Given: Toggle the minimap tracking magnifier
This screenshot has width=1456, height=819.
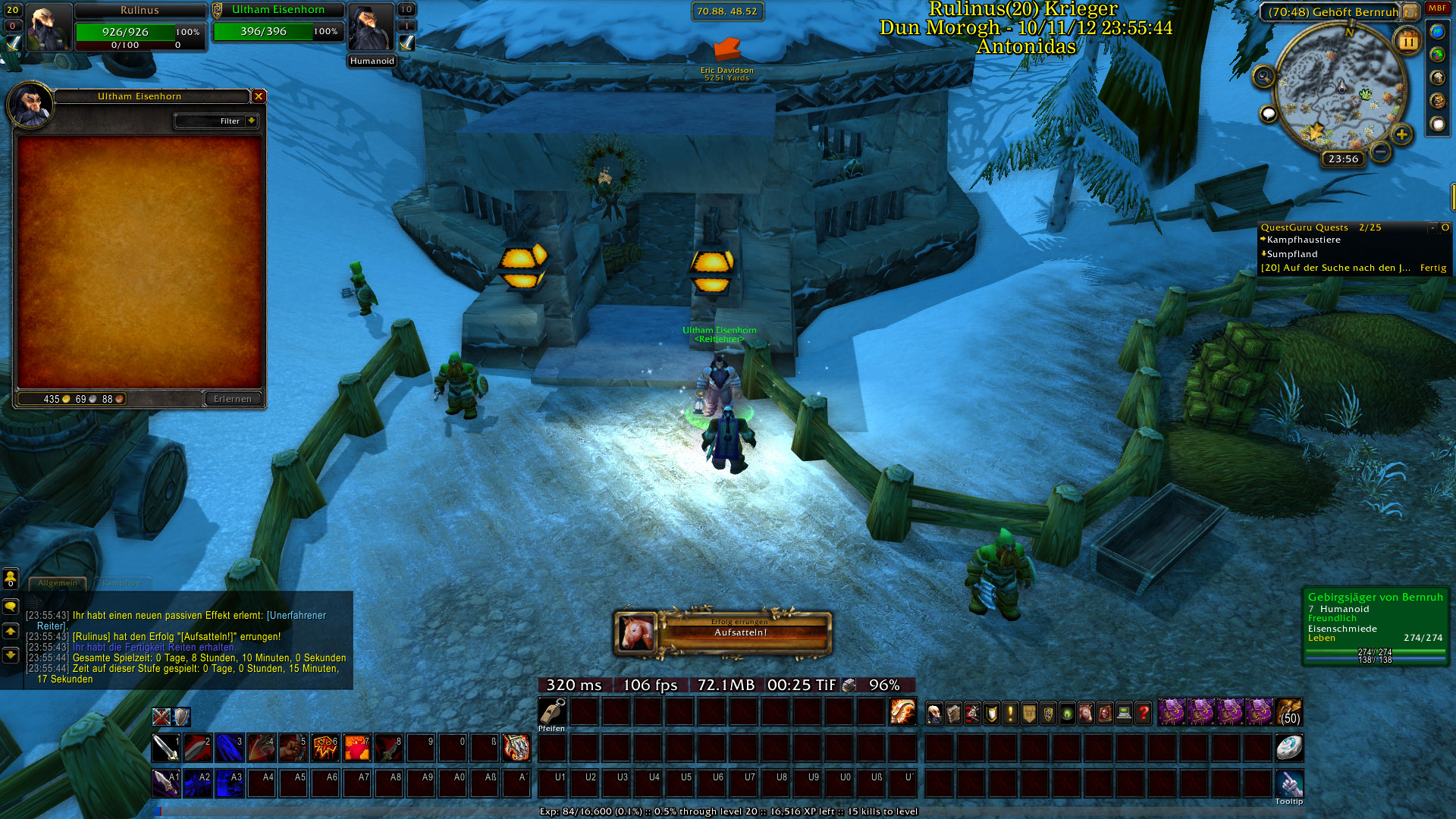Looking at the screenshot, I should (1263, 77).
